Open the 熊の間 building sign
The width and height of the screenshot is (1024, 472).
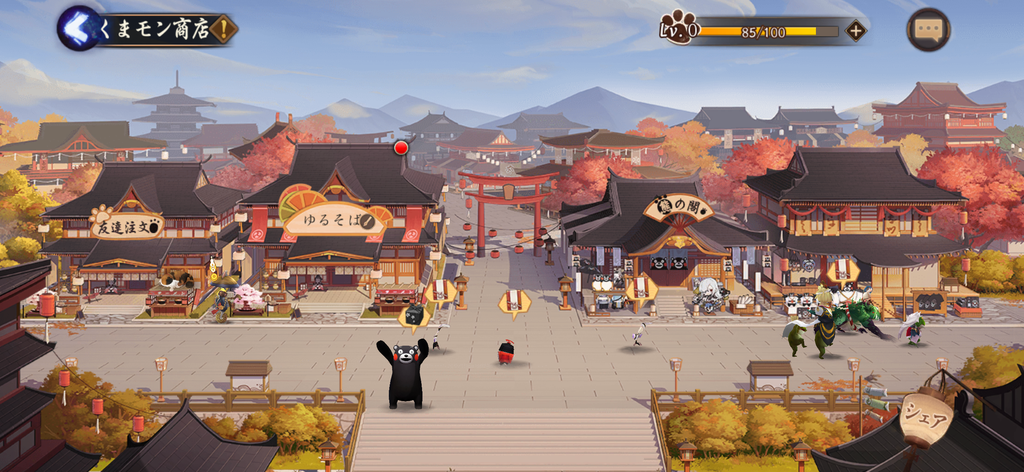coord(678,208)
